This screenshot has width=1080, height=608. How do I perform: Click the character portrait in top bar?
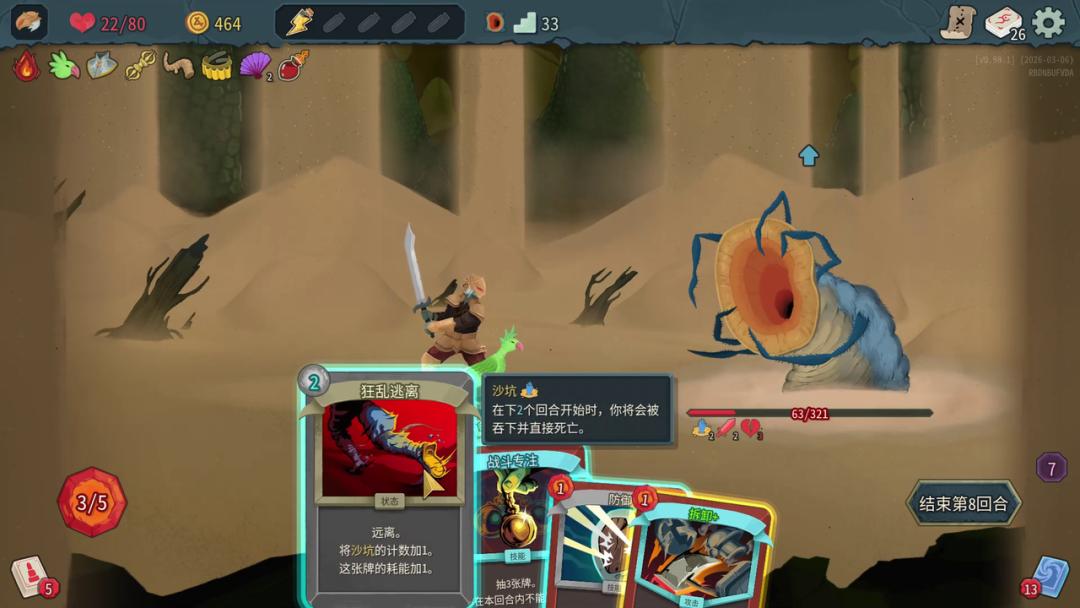[x=29, y=22]
